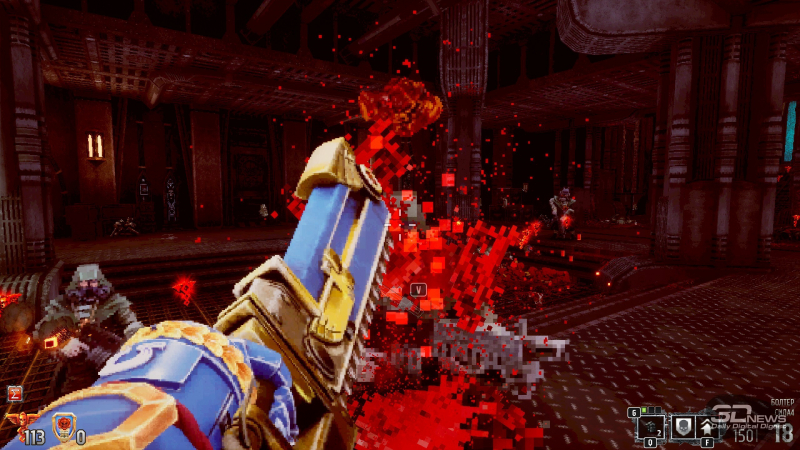Activate the upward arrow charge ability

[709, 427]
